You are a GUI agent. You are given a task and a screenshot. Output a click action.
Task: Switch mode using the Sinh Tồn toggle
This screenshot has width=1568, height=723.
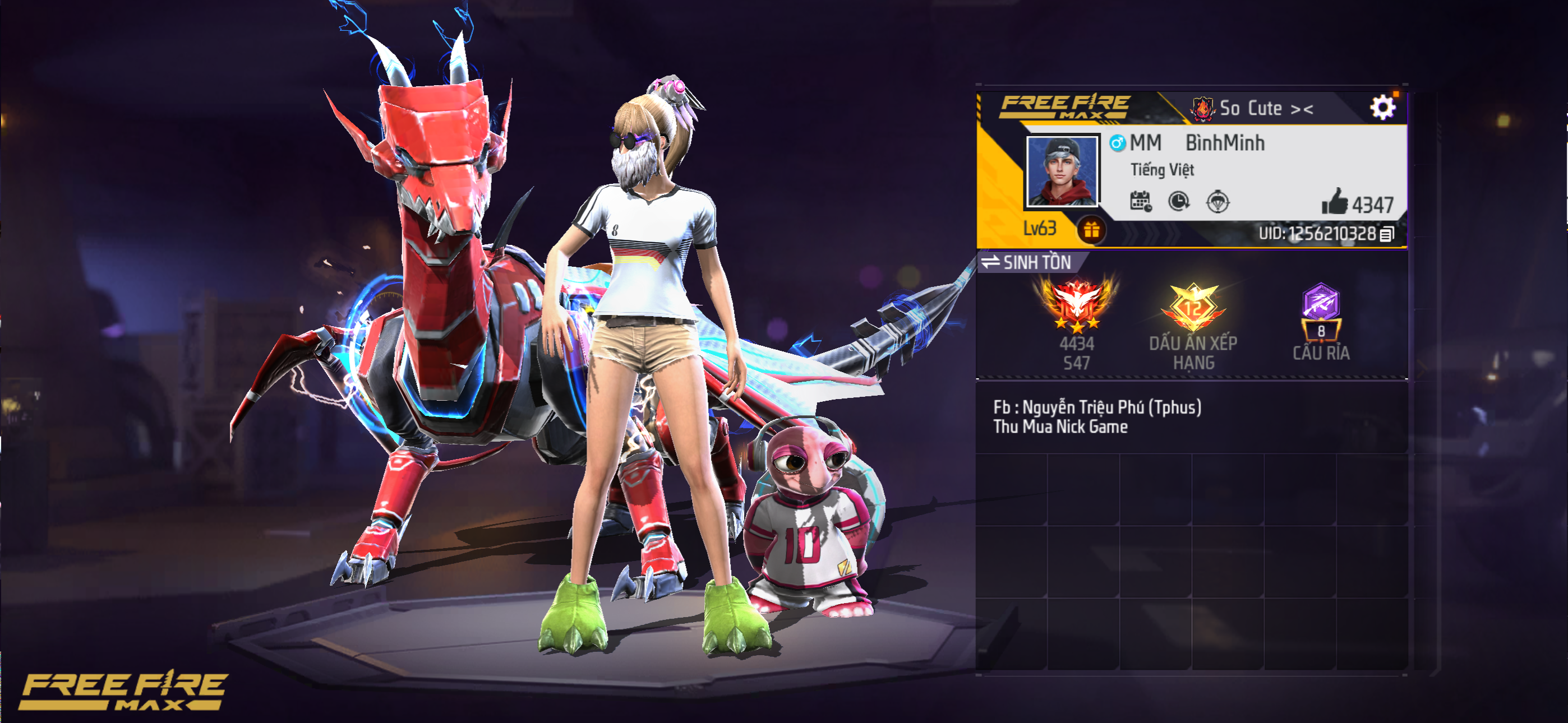(1027, 262)
